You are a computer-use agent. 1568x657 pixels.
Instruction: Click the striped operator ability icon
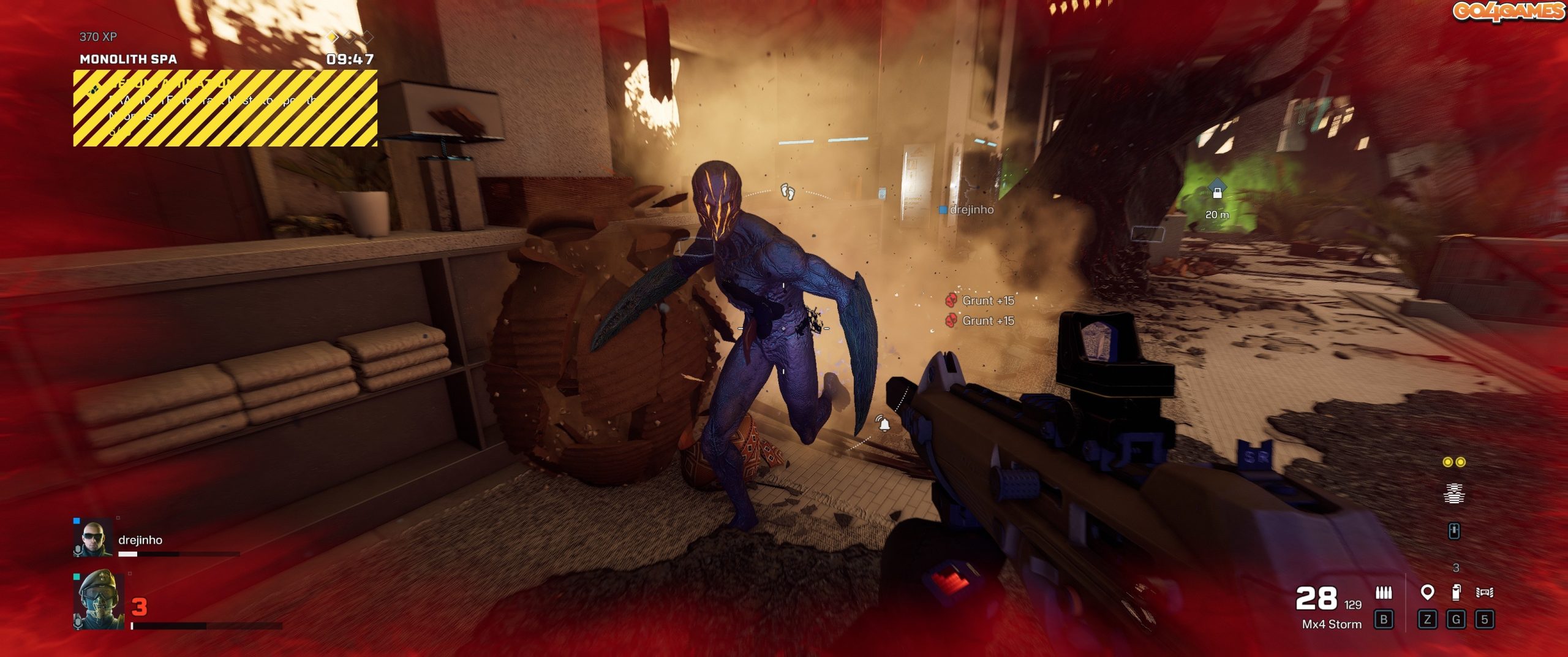click(x=1454, y=493)
